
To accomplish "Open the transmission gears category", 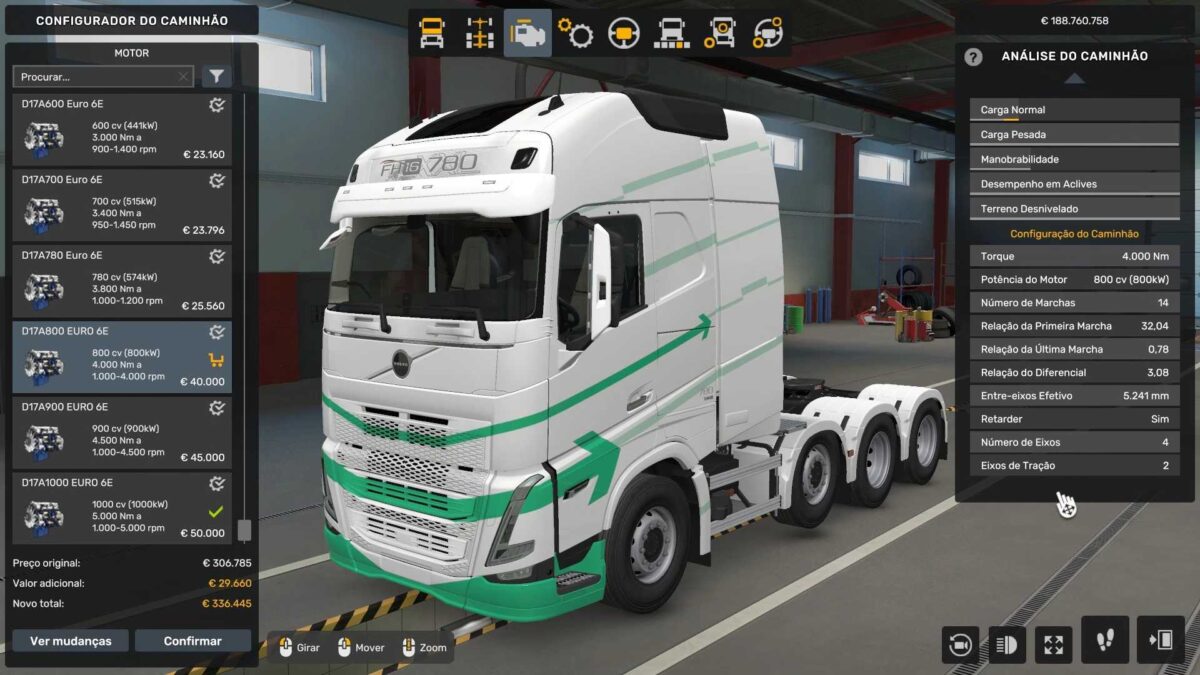I will [576, 33].
